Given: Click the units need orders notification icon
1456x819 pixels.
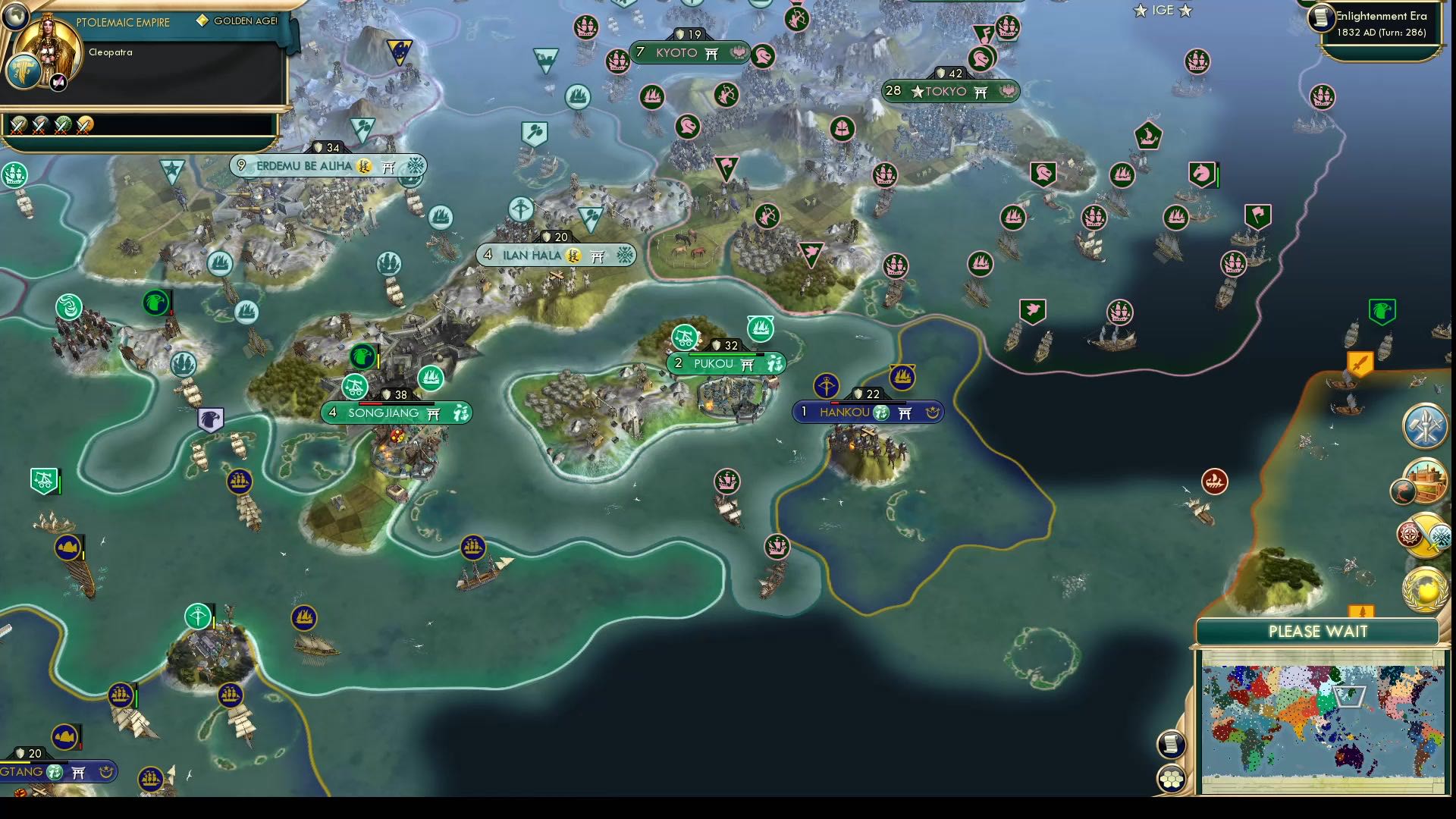Looking at the screenshot, I should [1424, 427].
